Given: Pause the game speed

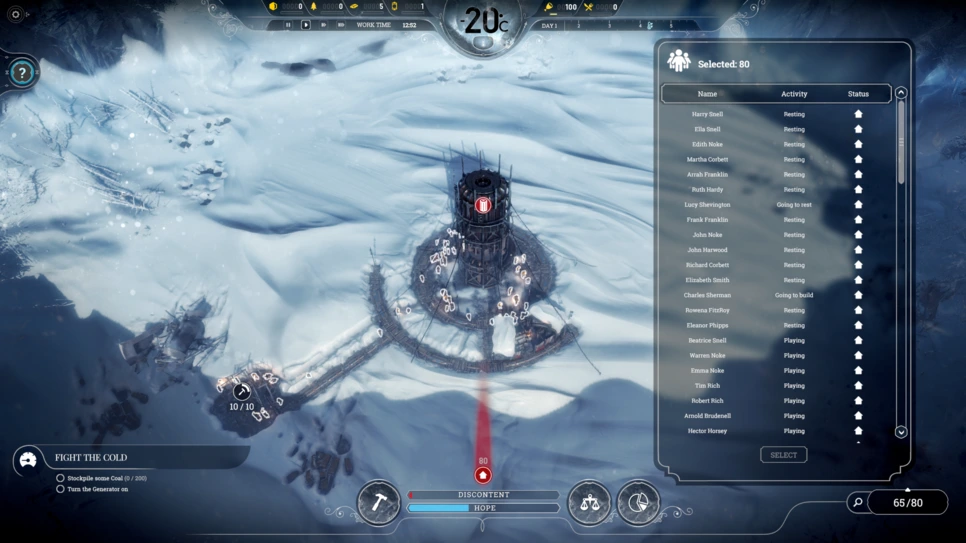Looking at the screenshot, I should coord(288,25).
